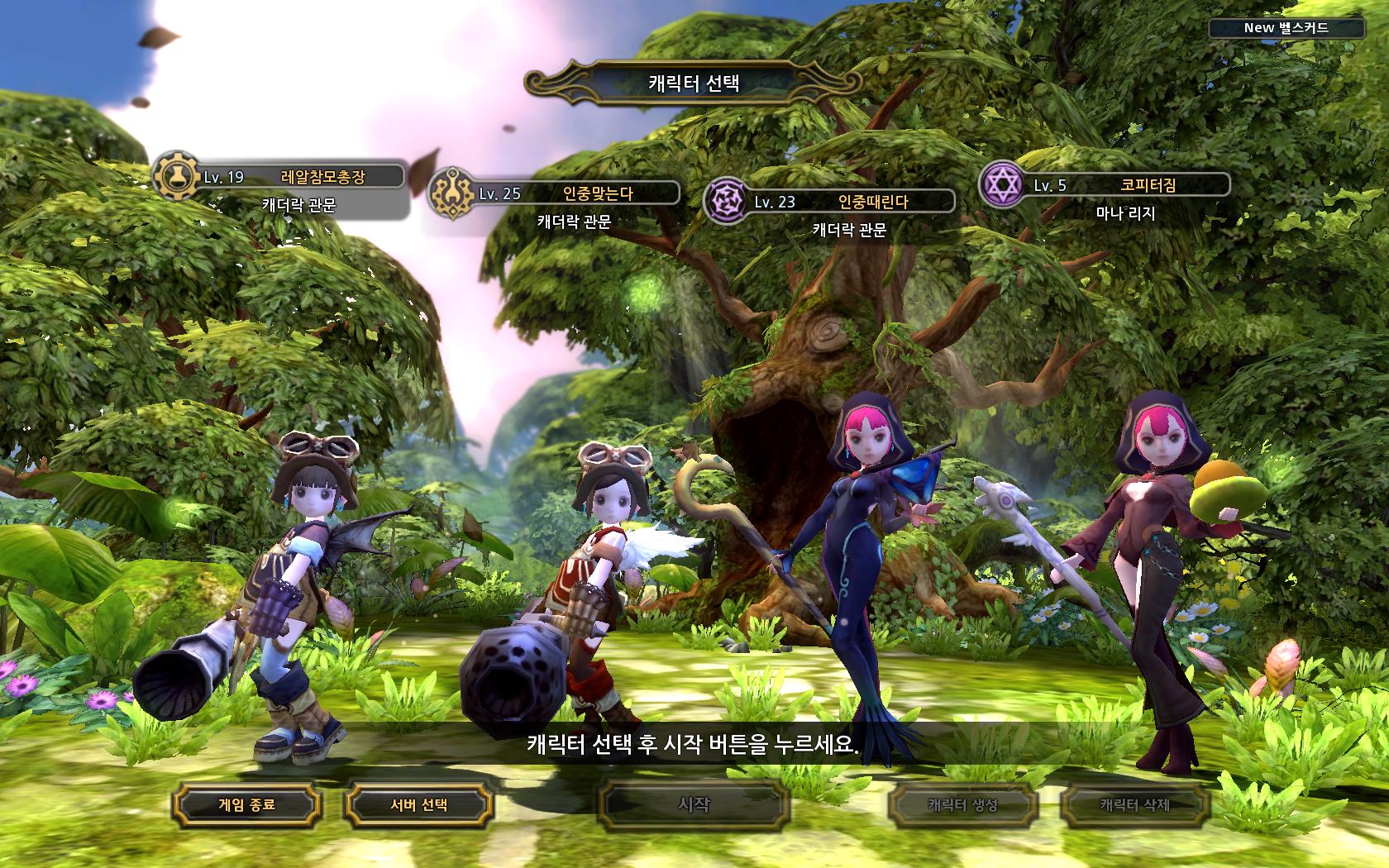Choose the Lv. 5 코피터짐 character plate
The width and height of the screenshot is (1389, 868).
[x=1124, y=185]
